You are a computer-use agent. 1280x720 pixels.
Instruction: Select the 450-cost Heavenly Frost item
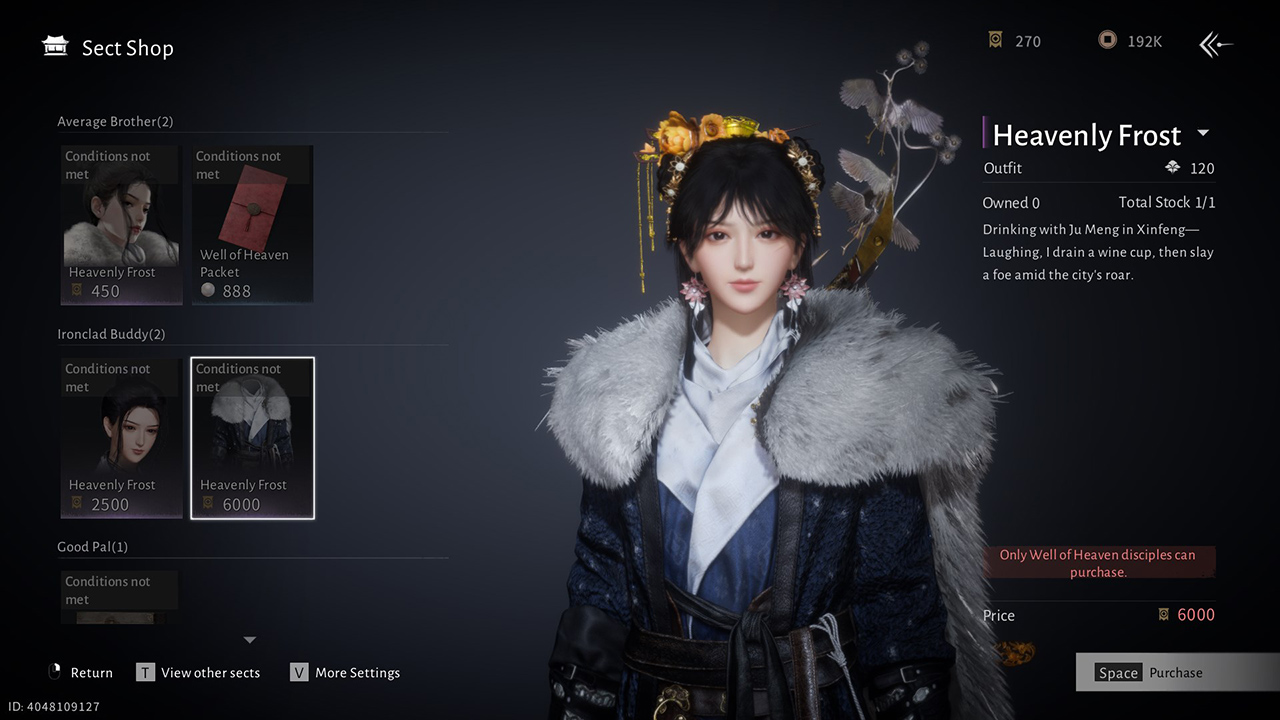tap(121, 225)
